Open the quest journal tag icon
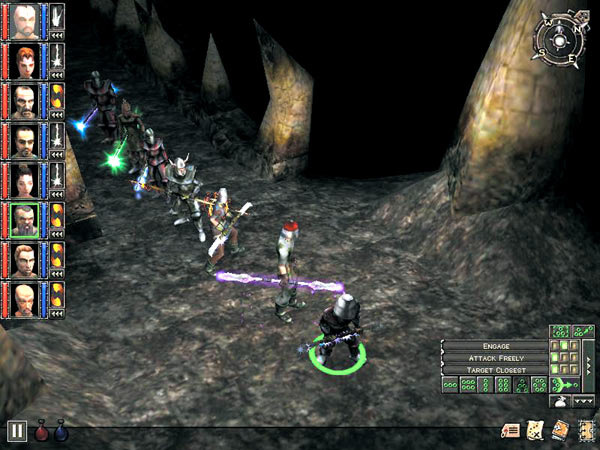The height and width of the screenshot is (450, 600). [511, 431]
